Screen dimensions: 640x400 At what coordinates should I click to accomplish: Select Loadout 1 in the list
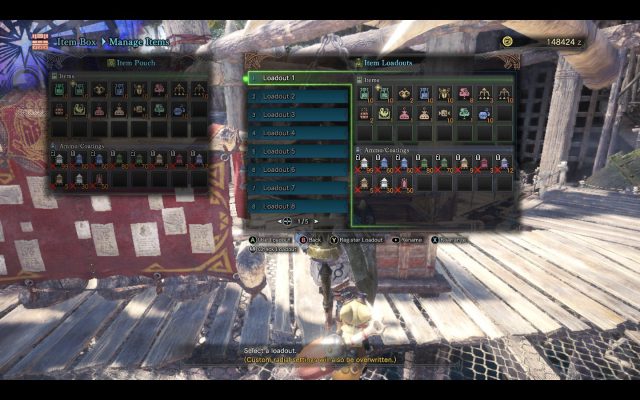click(297, 78)
